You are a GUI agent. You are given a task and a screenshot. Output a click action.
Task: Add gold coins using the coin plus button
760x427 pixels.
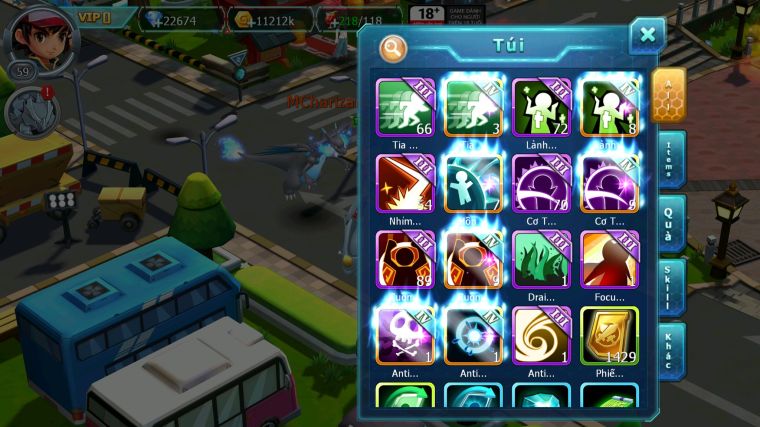point(241,20)
